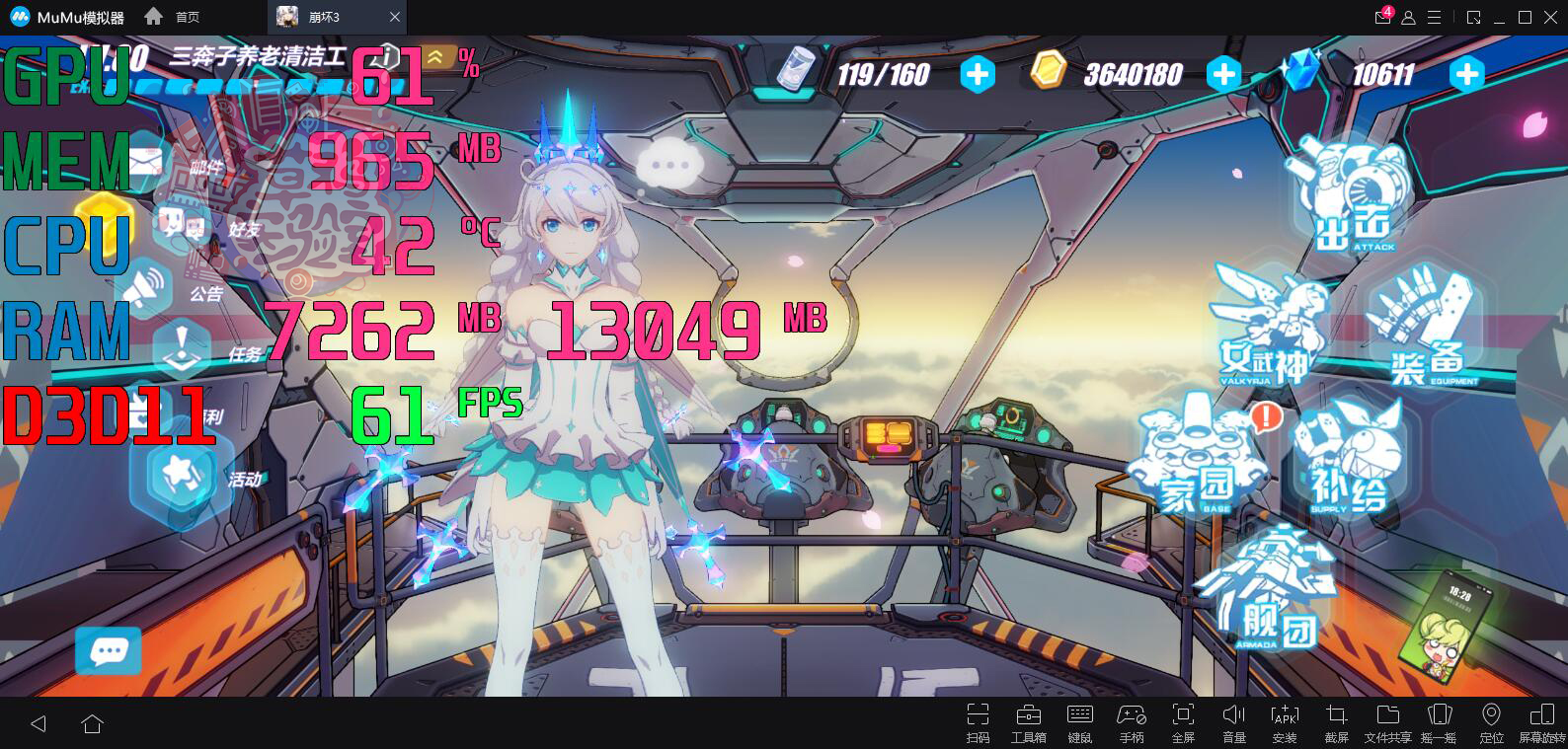
Task: Buy crystals with the plus button
Action: 1467,74
